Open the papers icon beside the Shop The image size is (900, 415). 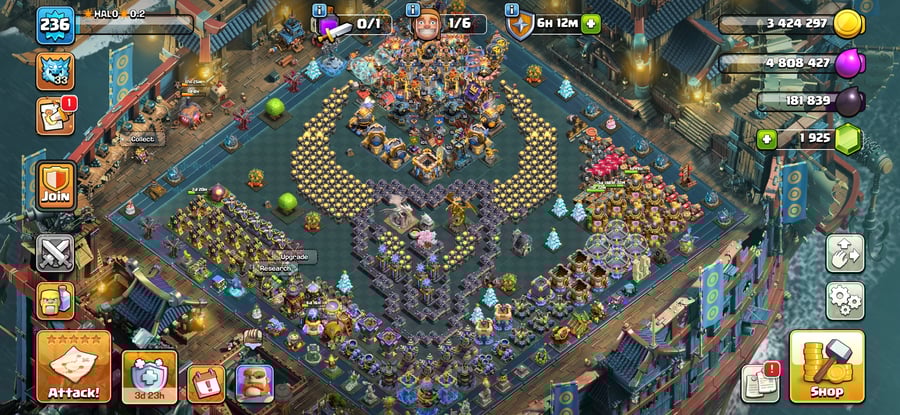(x=761, y=383)
